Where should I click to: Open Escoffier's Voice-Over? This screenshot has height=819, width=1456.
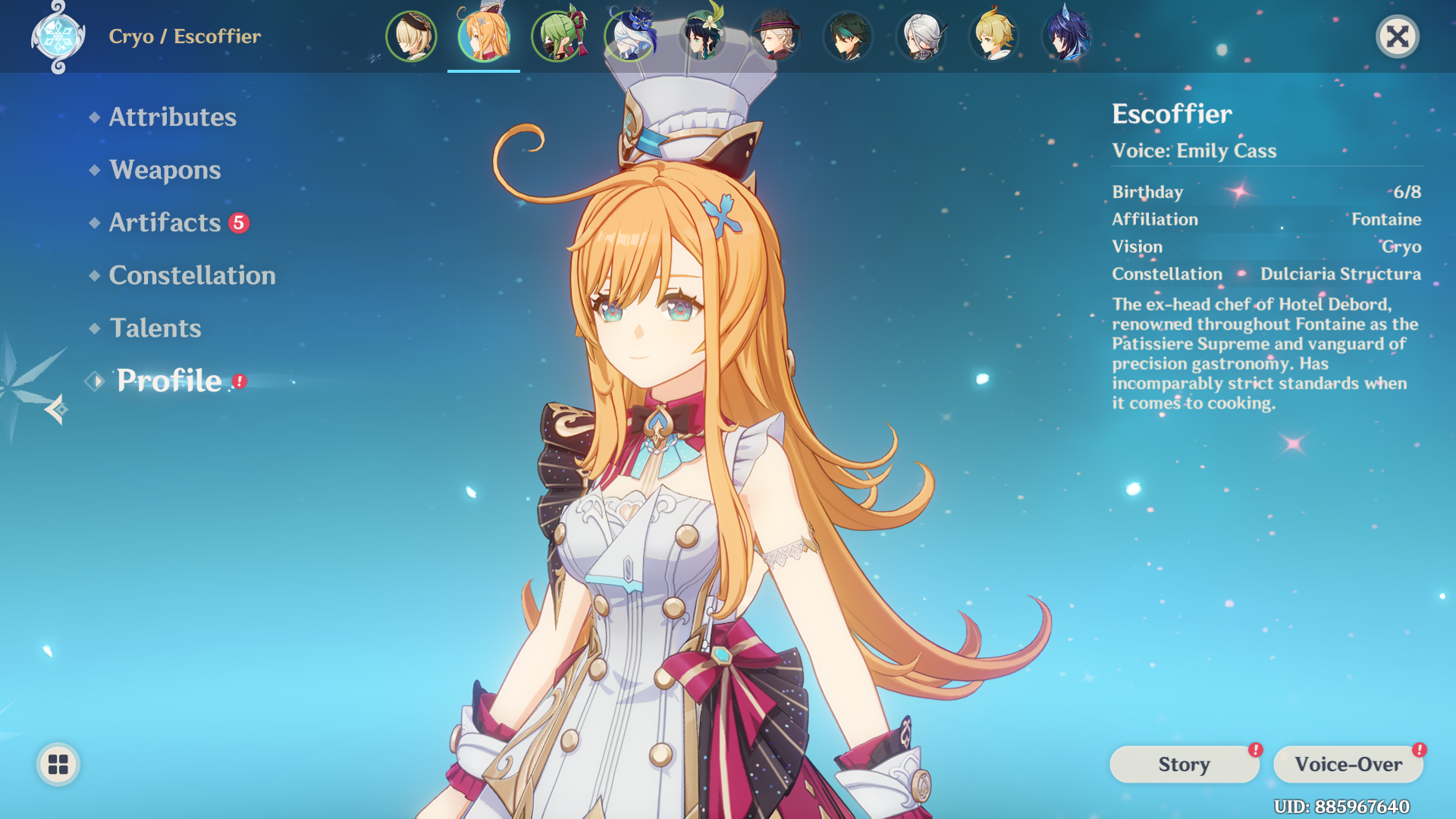(x=1348, y=764)
